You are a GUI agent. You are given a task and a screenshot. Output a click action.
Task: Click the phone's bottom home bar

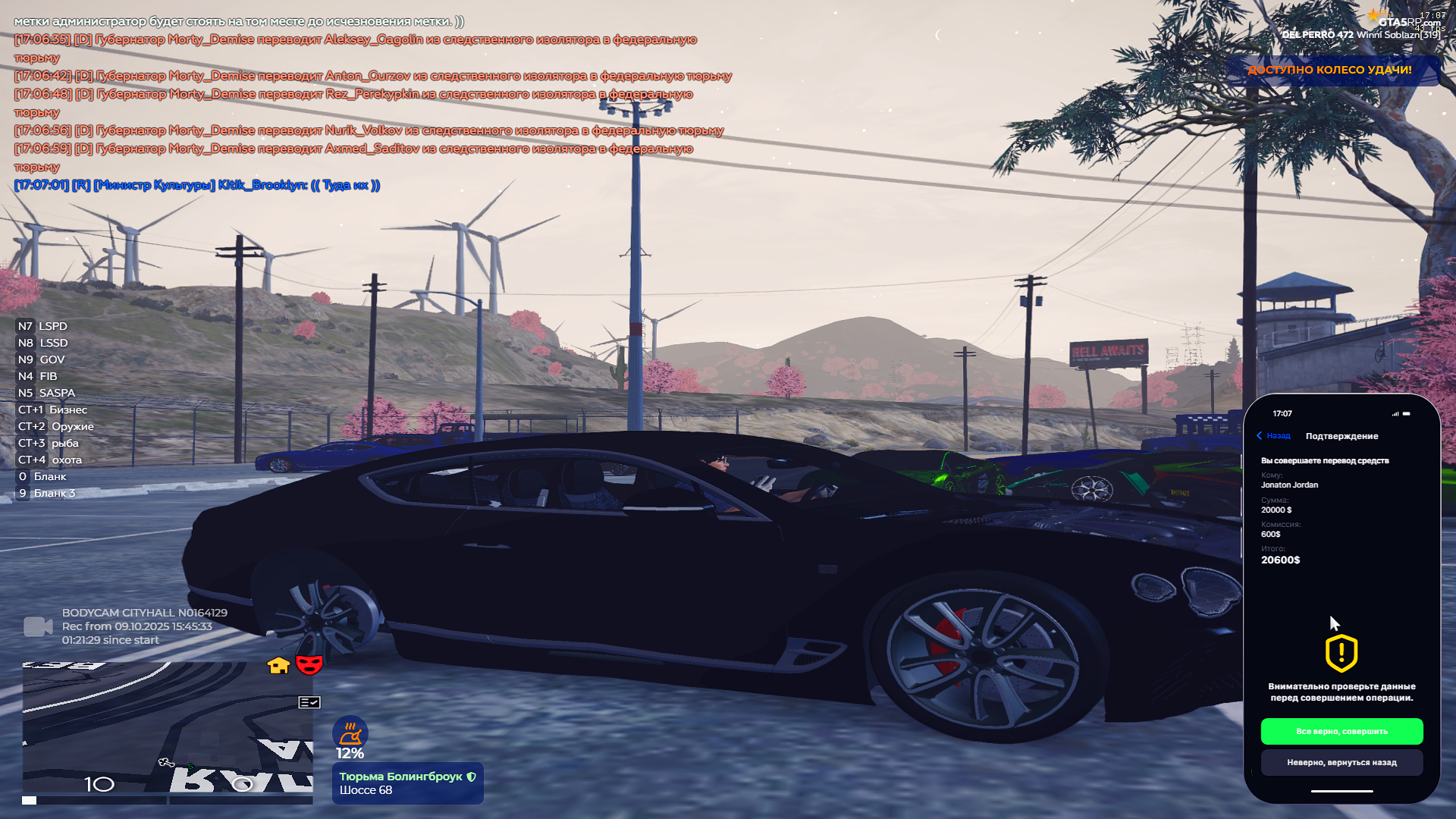[1341, 791]
